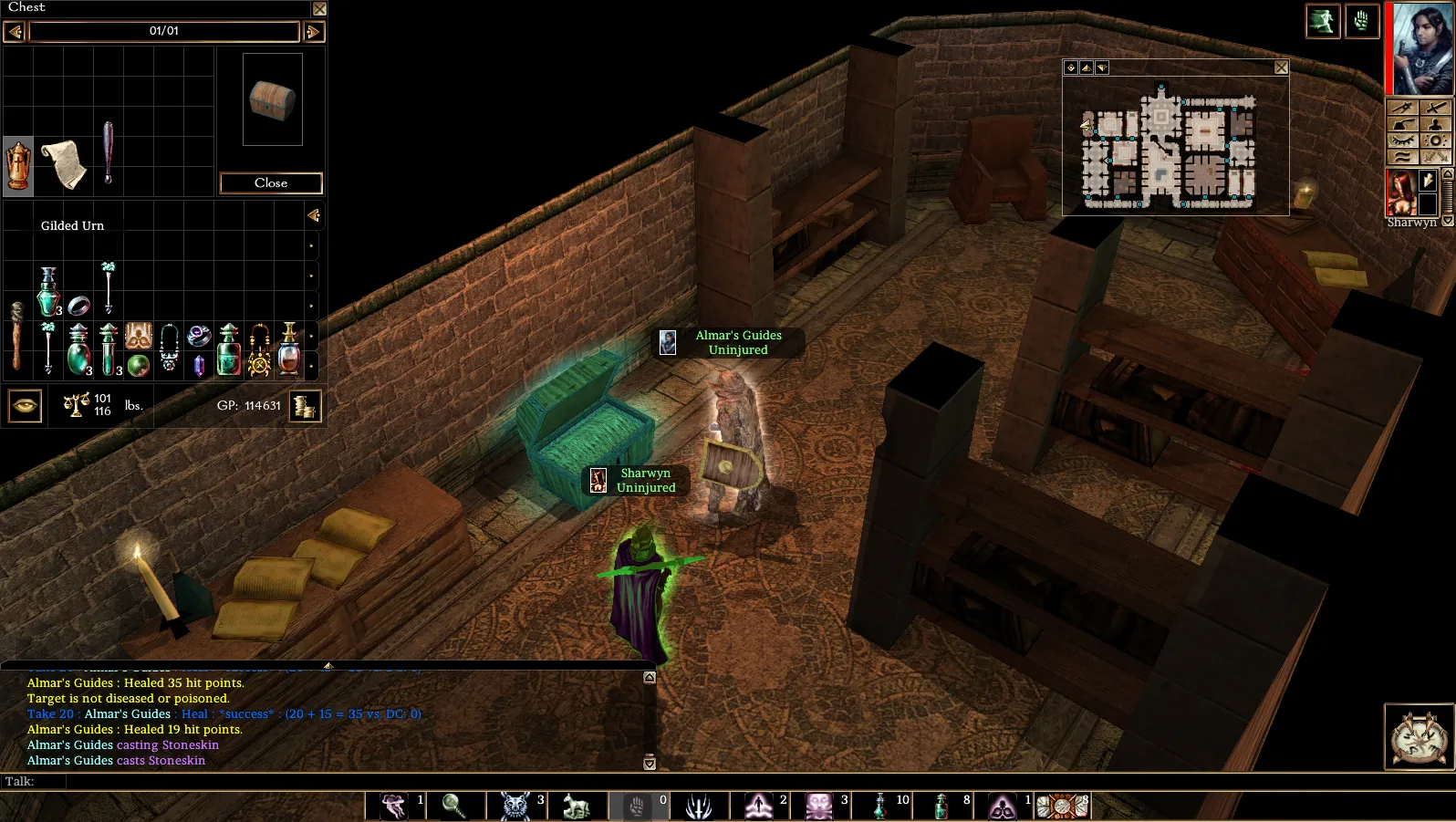Screen dimensions: 1456x822
Task: Select Sharwyn's companion portrait
Action: 1400,192
